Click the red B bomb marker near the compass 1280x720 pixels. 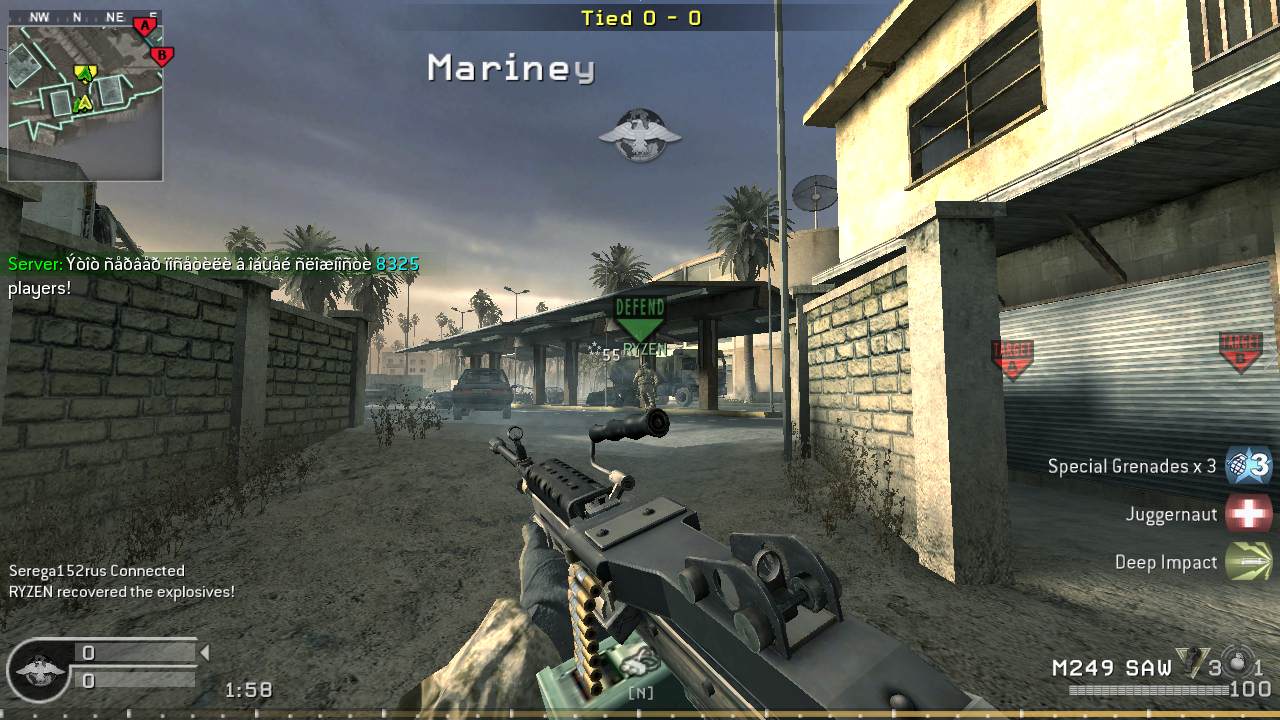160,53
